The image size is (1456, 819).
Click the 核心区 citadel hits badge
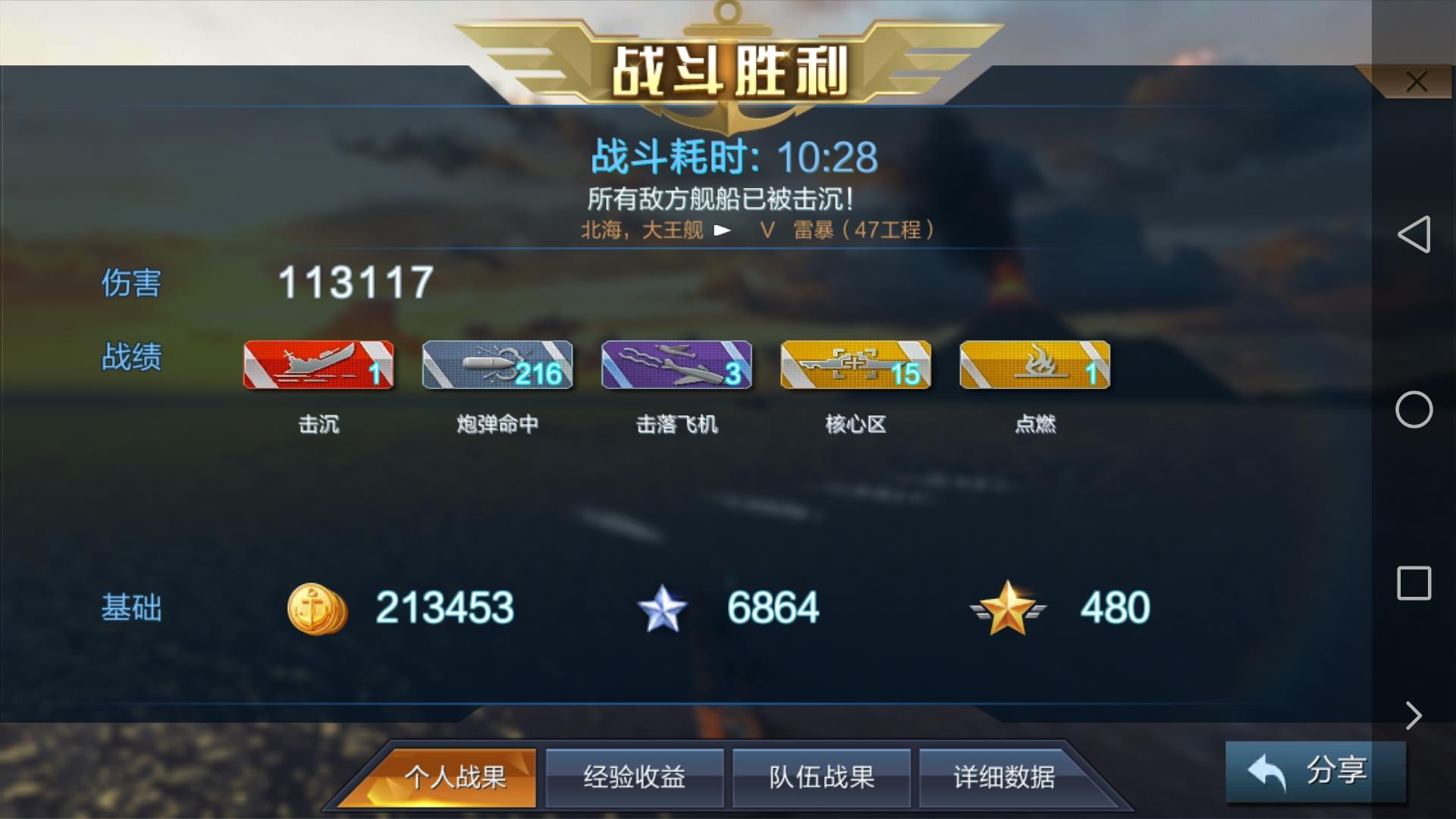[855, 365]
